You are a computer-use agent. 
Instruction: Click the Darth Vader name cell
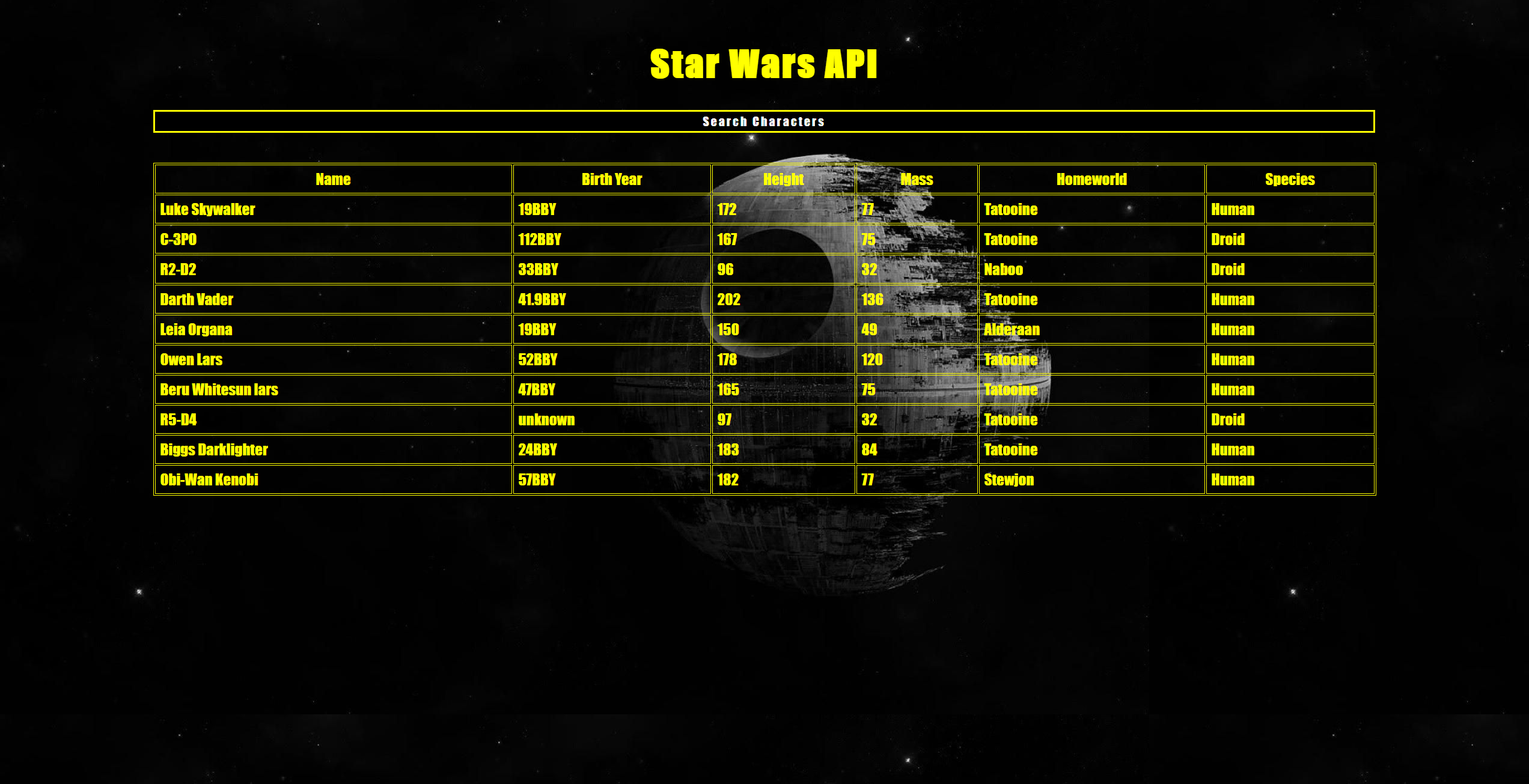[197, 299]
